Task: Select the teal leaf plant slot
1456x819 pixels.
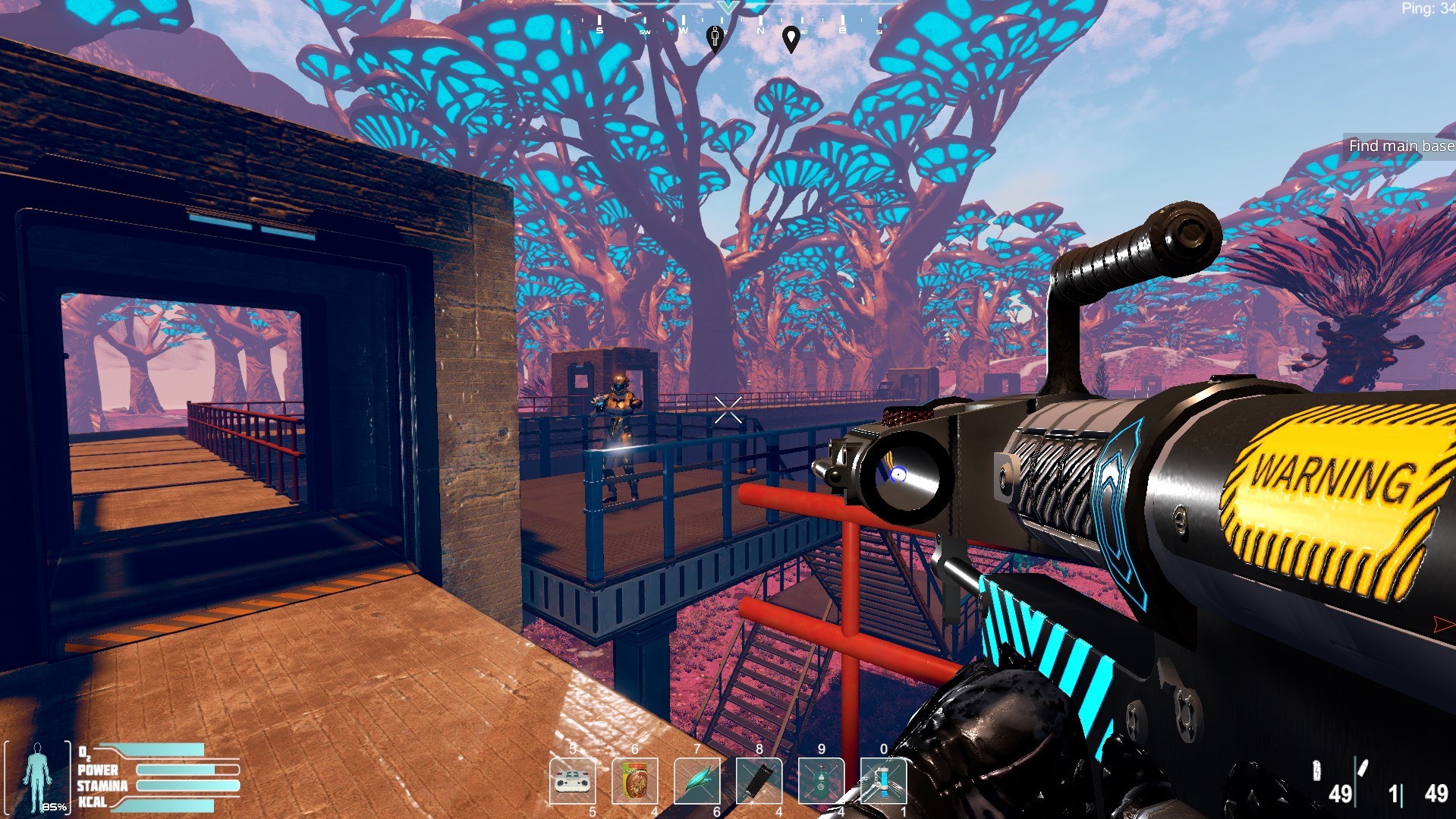Action: [x=697, y=781]
